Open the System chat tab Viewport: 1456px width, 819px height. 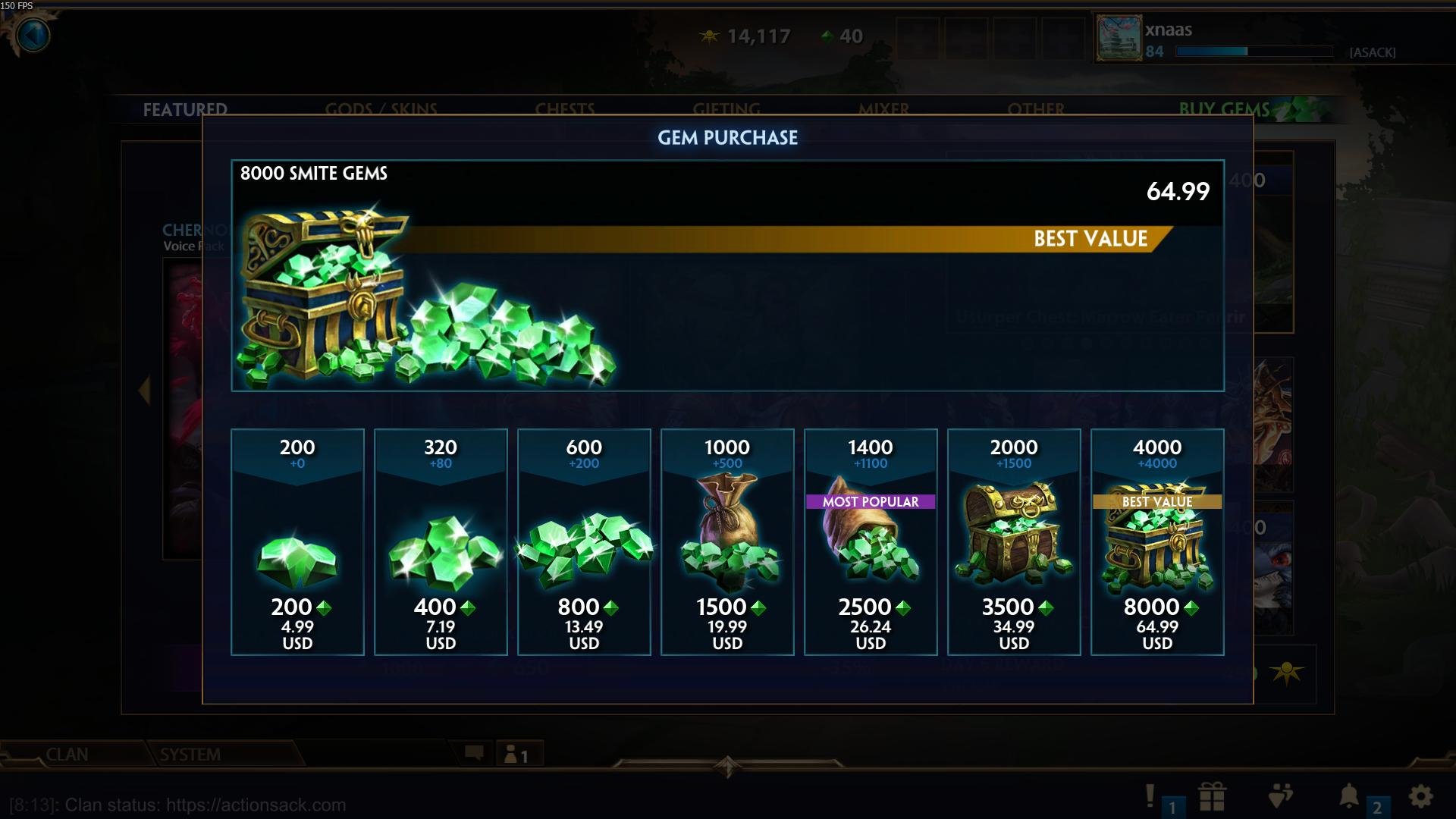pyautogui.click(x=190, y=755)
